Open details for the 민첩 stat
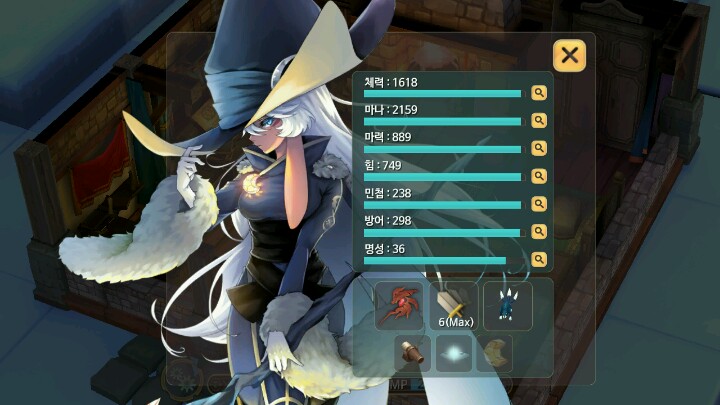This screenshot has height=405, width=720. pos(539,203)
